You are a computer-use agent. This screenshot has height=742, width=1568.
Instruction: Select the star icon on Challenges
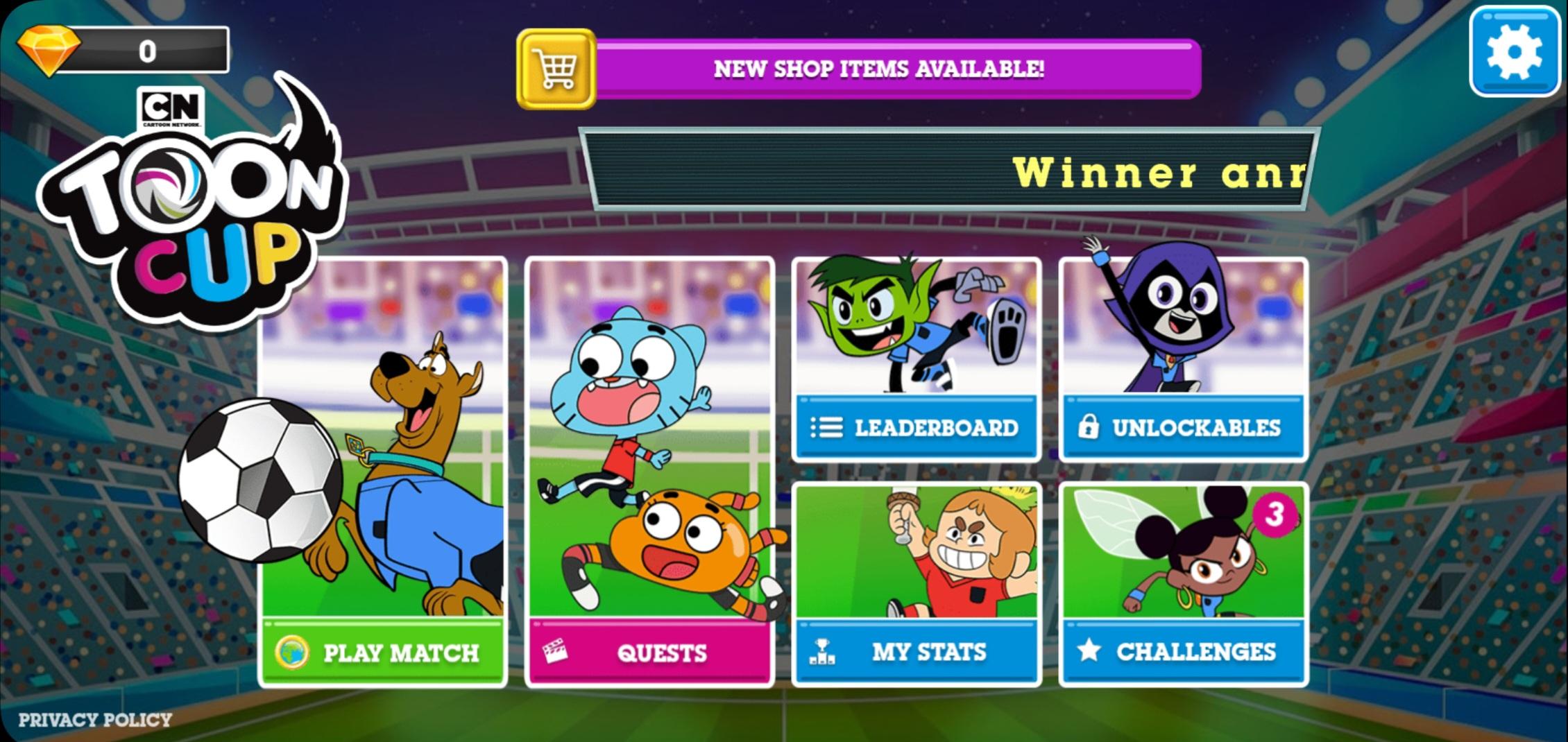(x=1090, y=650)
